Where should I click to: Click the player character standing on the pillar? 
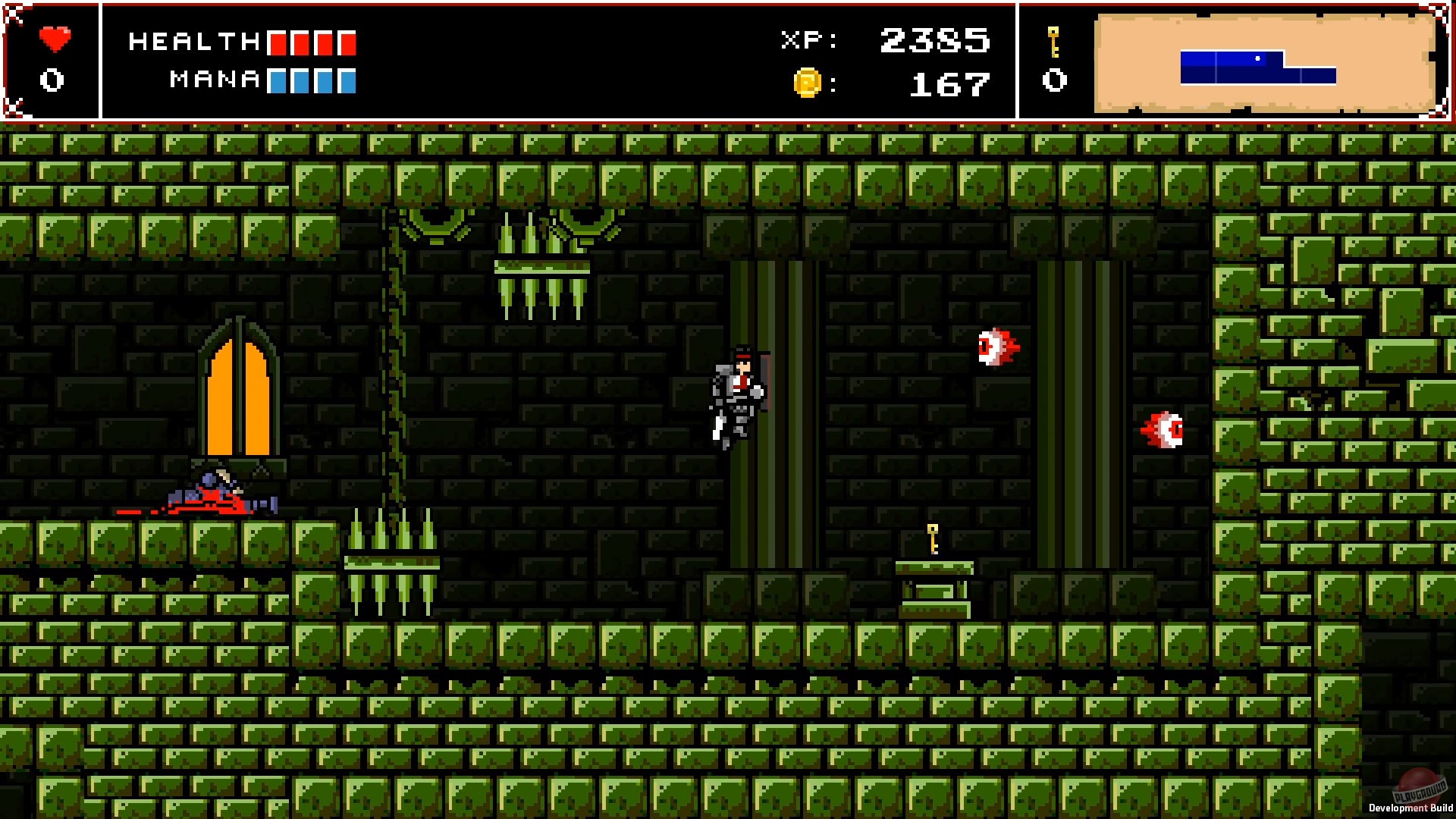tap(737, 391)
